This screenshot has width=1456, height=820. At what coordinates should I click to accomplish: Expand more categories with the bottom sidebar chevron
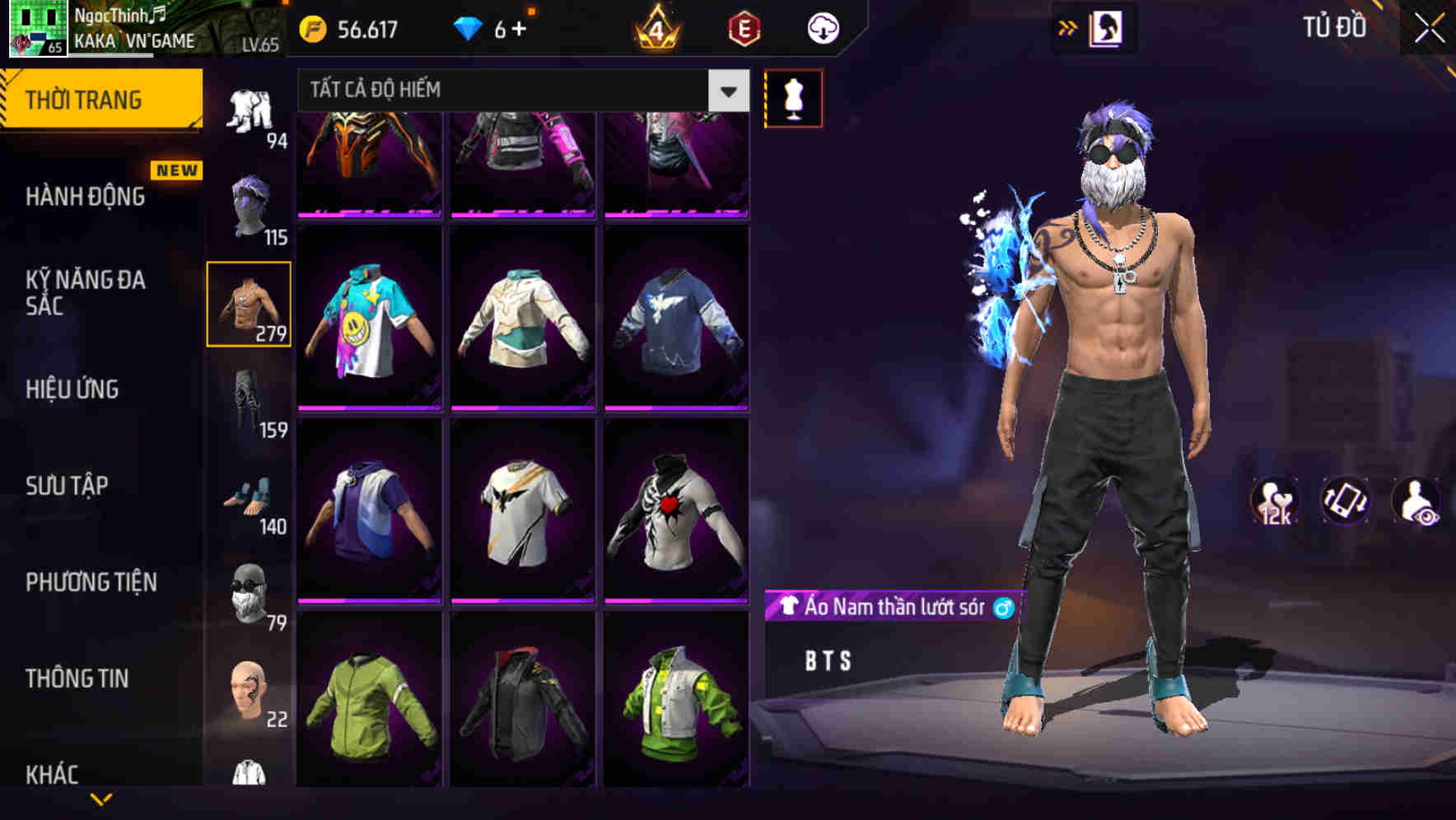tap(99, 800)
